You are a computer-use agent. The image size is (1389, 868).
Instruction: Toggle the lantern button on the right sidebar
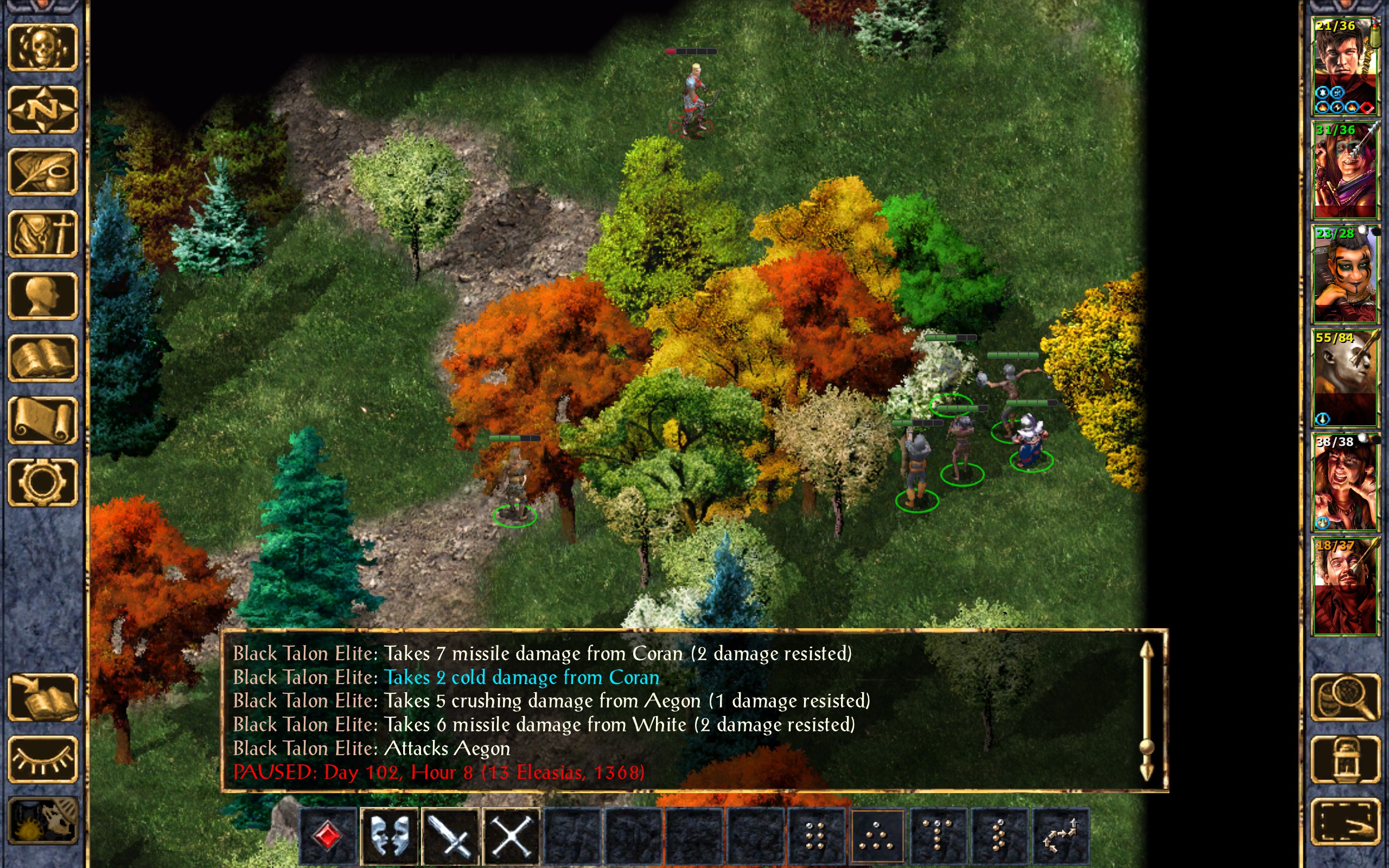pos(1345,759)
